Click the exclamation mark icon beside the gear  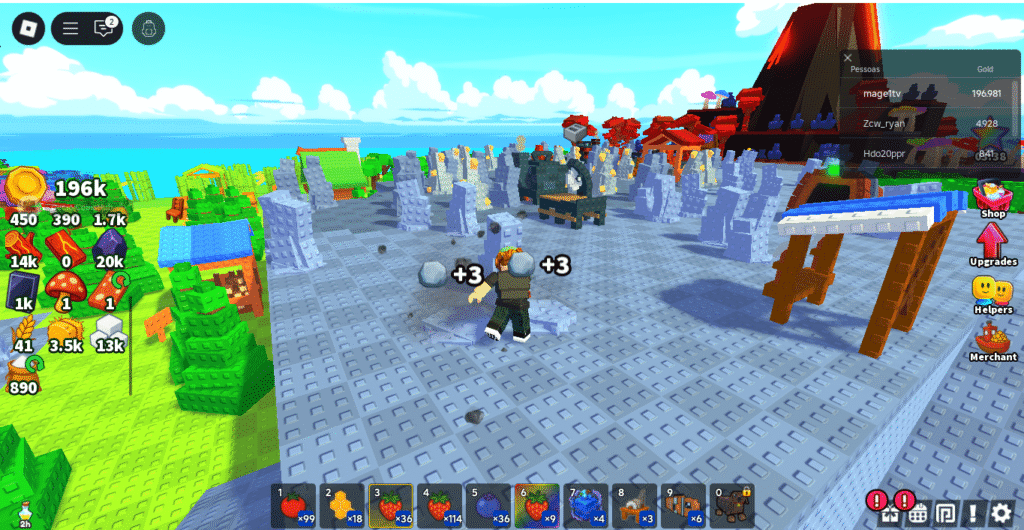tap(973, 513)
